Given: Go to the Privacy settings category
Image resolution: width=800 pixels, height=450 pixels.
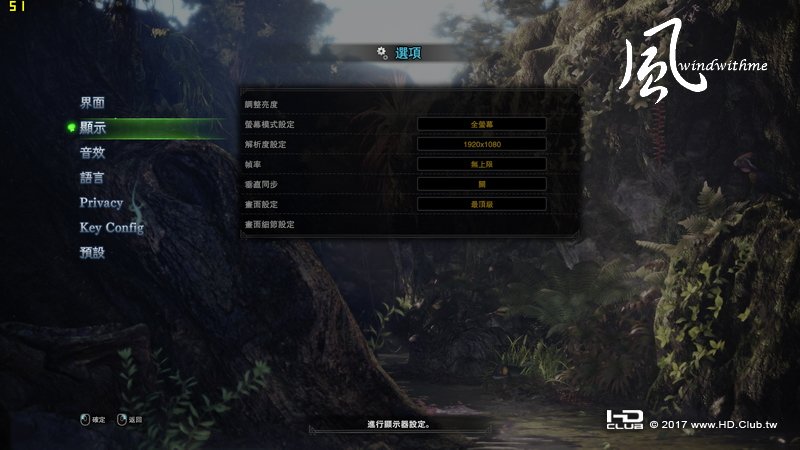Looking at the screenshot, I should click(x=101, y=203).
